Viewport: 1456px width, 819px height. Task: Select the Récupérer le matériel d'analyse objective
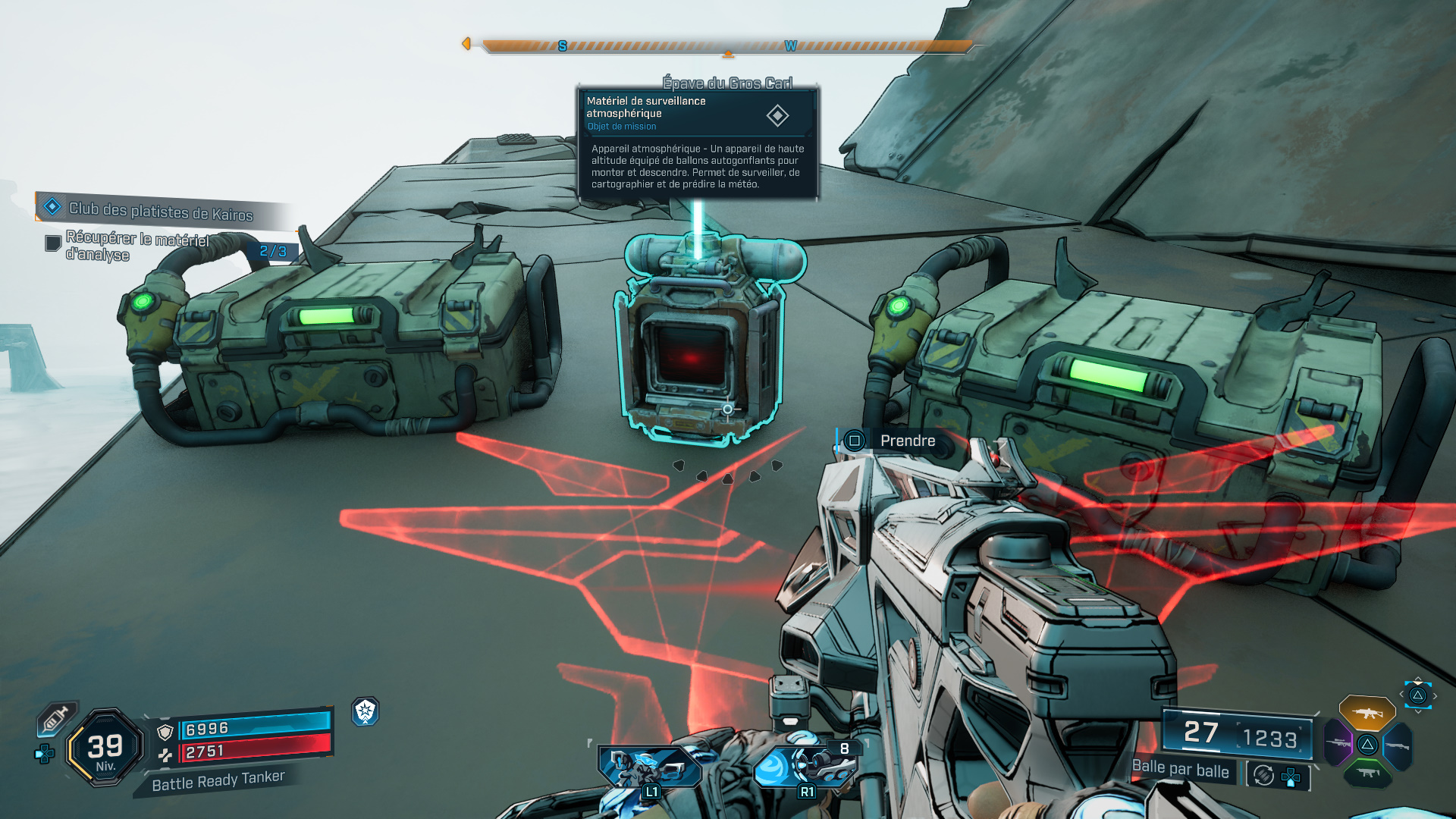tap(136, 246)
